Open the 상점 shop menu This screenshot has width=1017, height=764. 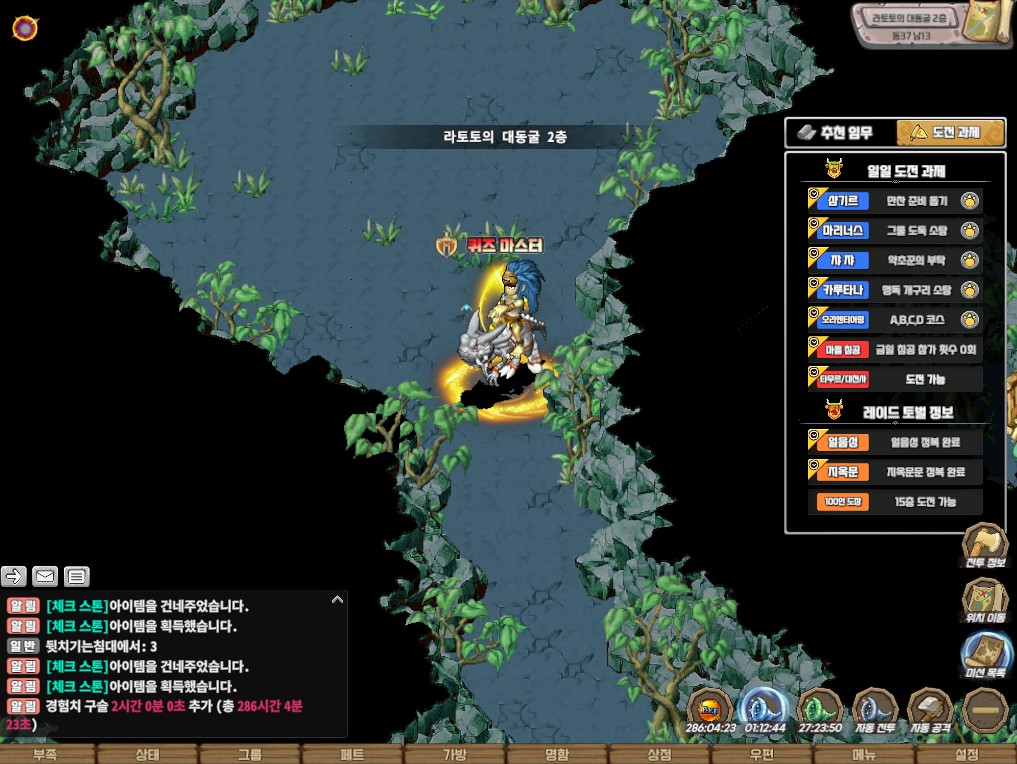tap(659, 754)
